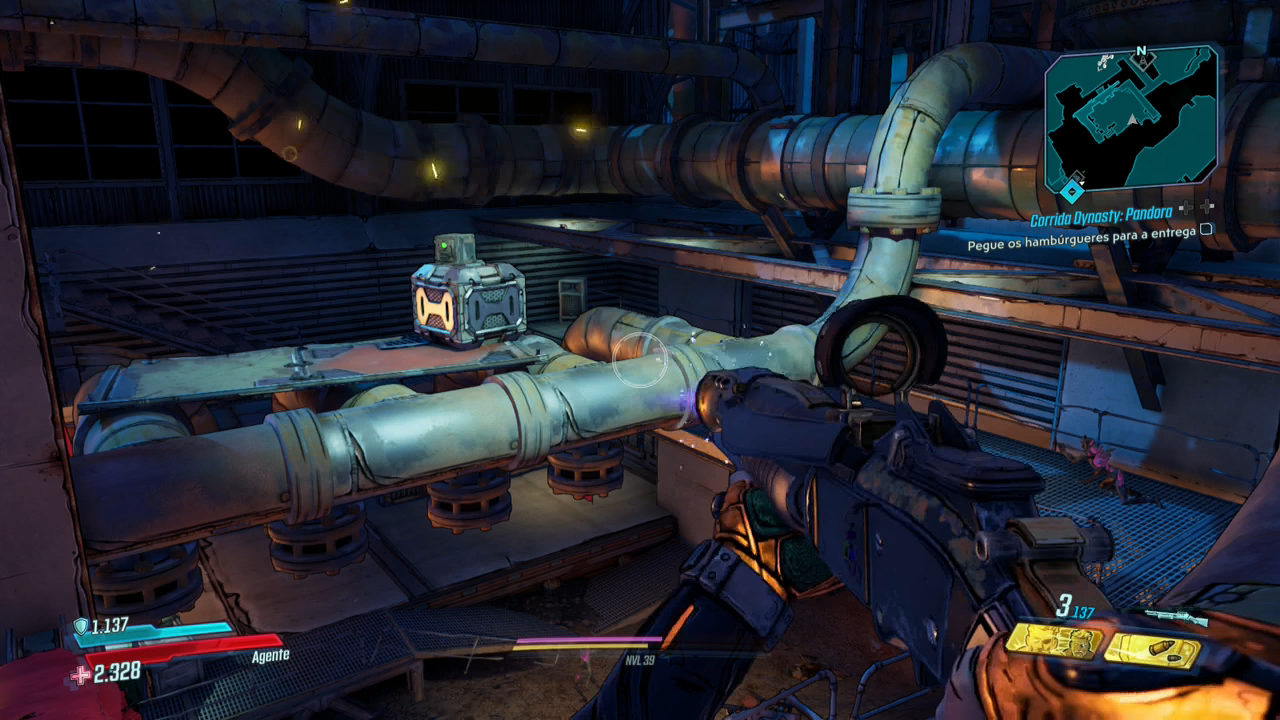
Task: Click the yellow bullet ammo card
Action: pyautogui.click(x=1153, y=651)
